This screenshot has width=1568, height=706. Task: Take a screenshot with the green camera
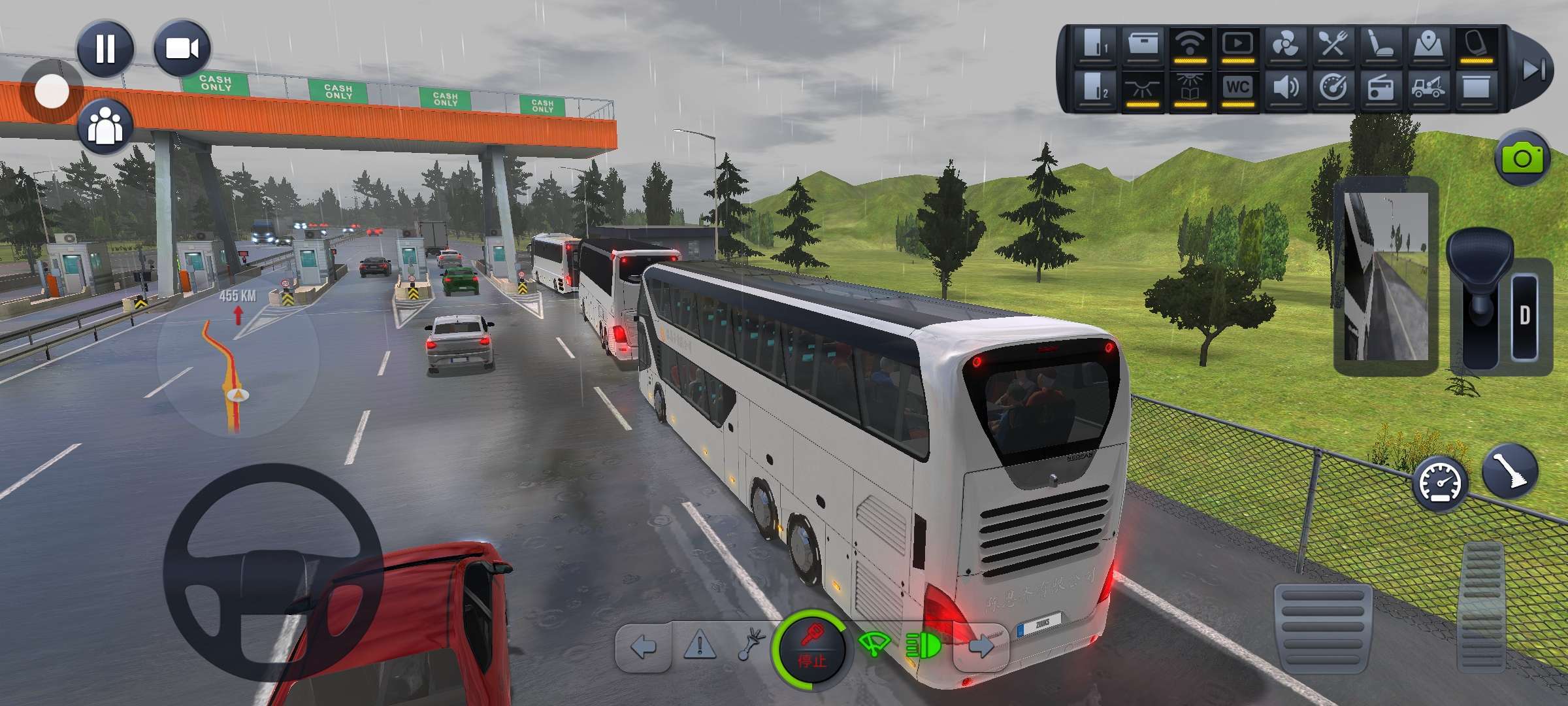coord(1522,159)
